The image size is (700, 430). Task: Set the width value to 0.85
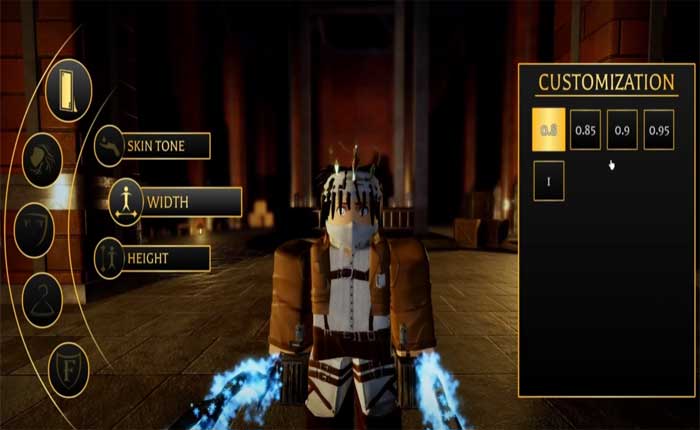585,130
